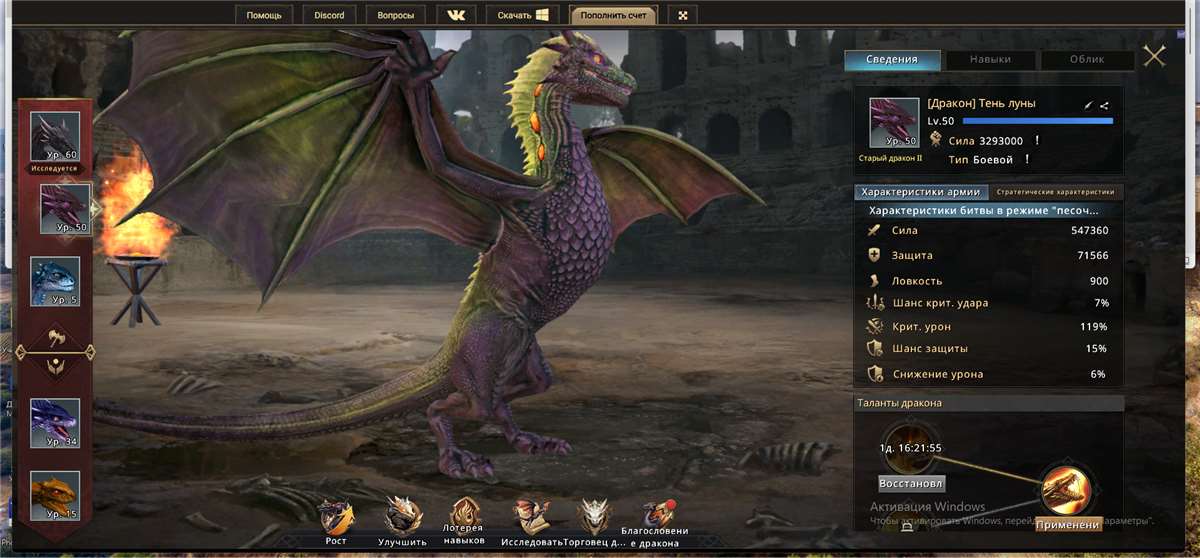Close the dragon panel with the X
1200x558 pixels.
1154,56
